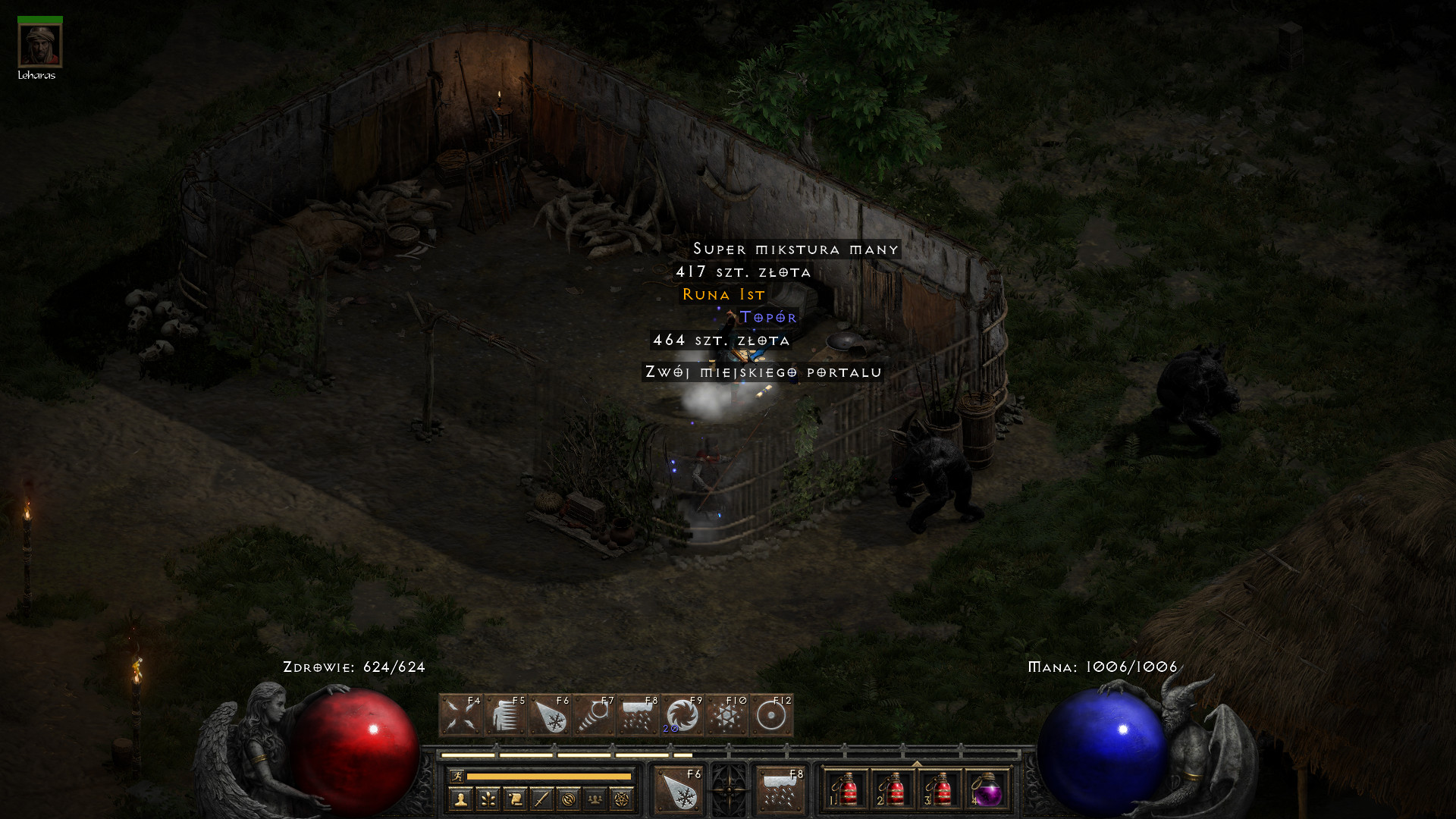
Task: Select the F12 ring skill icon
Action: coord(771,715)
